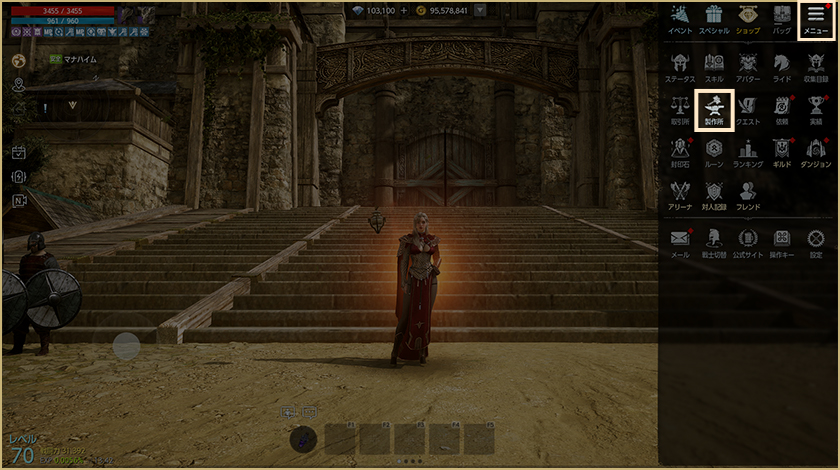
Task: Open the ギルド guild menu
Action: (x=782, y=151)
